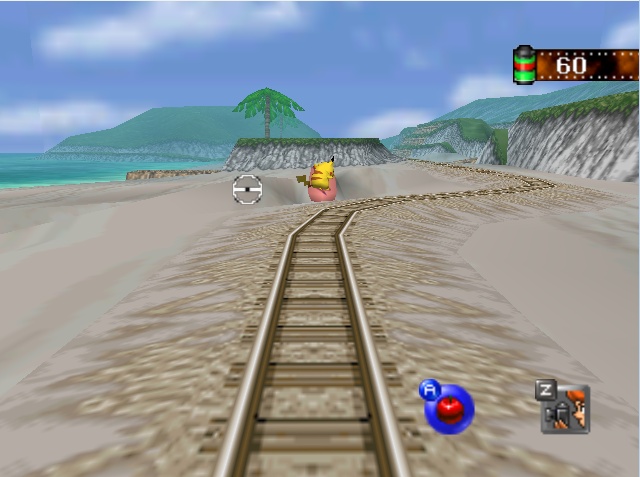Select the red apple throw item icon
640x477 pixels.
pos(449,409)
